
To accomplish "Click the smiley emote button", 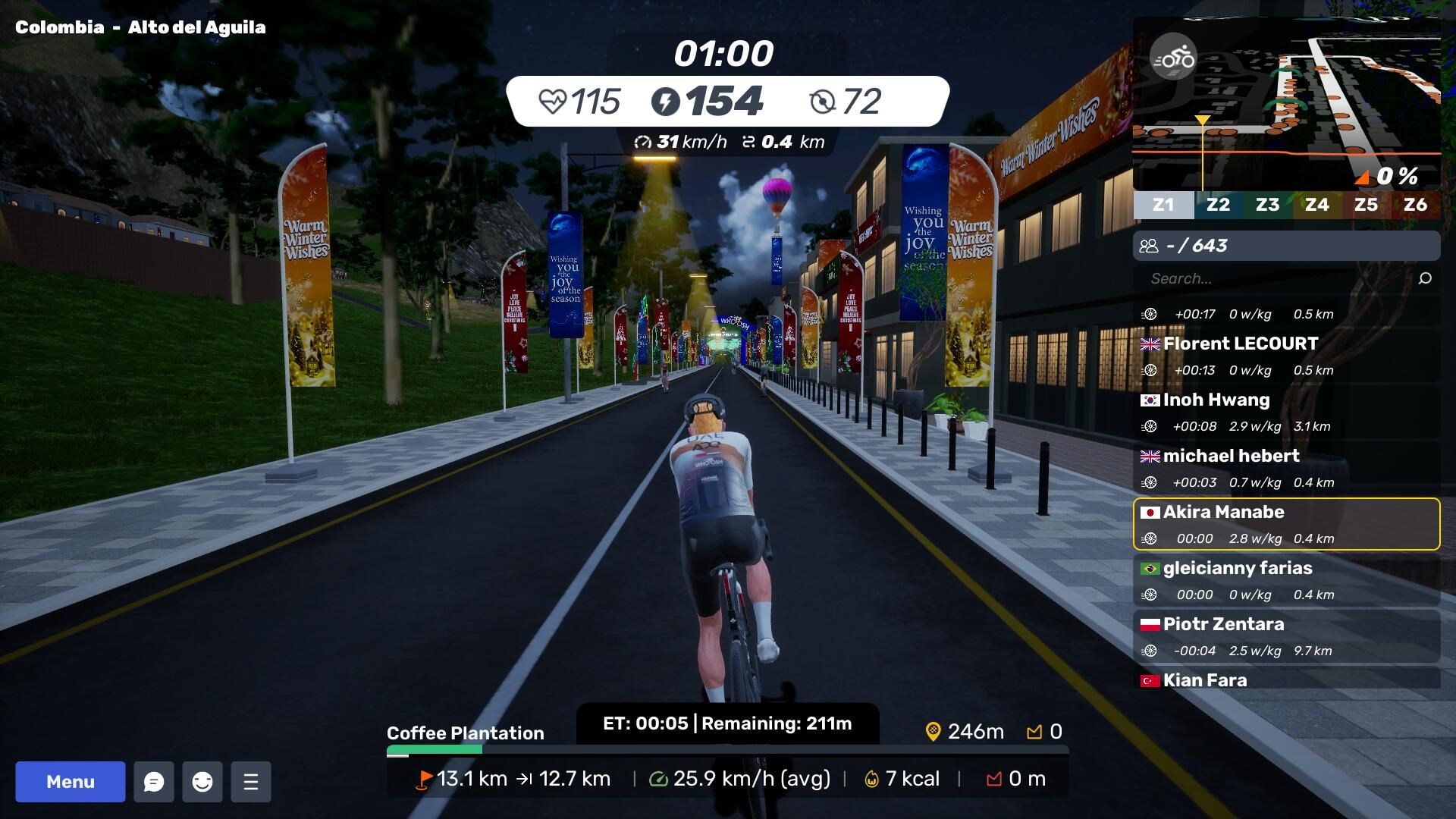I will tap(202, 782).
